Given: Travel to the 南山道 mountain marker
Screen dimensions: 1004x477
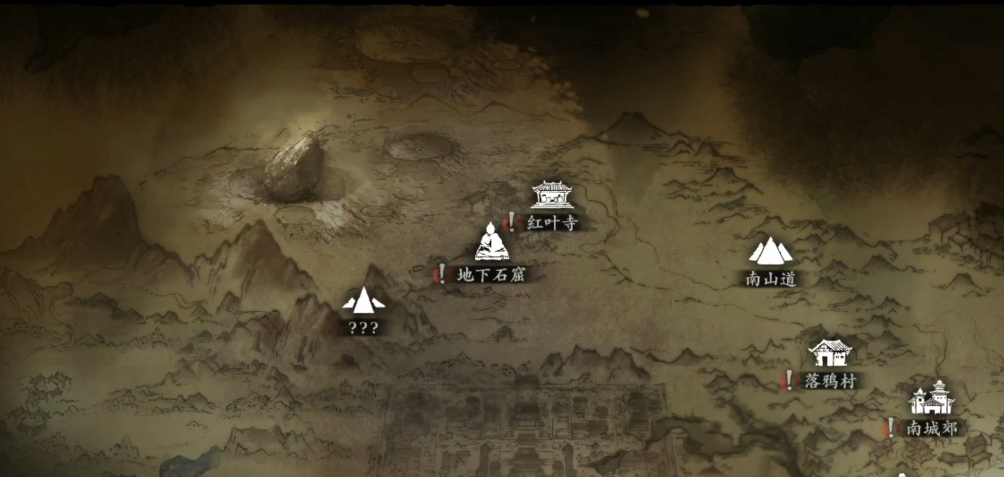Looking at the screenshot, I should pyautogui.click(x=770, y=252).
